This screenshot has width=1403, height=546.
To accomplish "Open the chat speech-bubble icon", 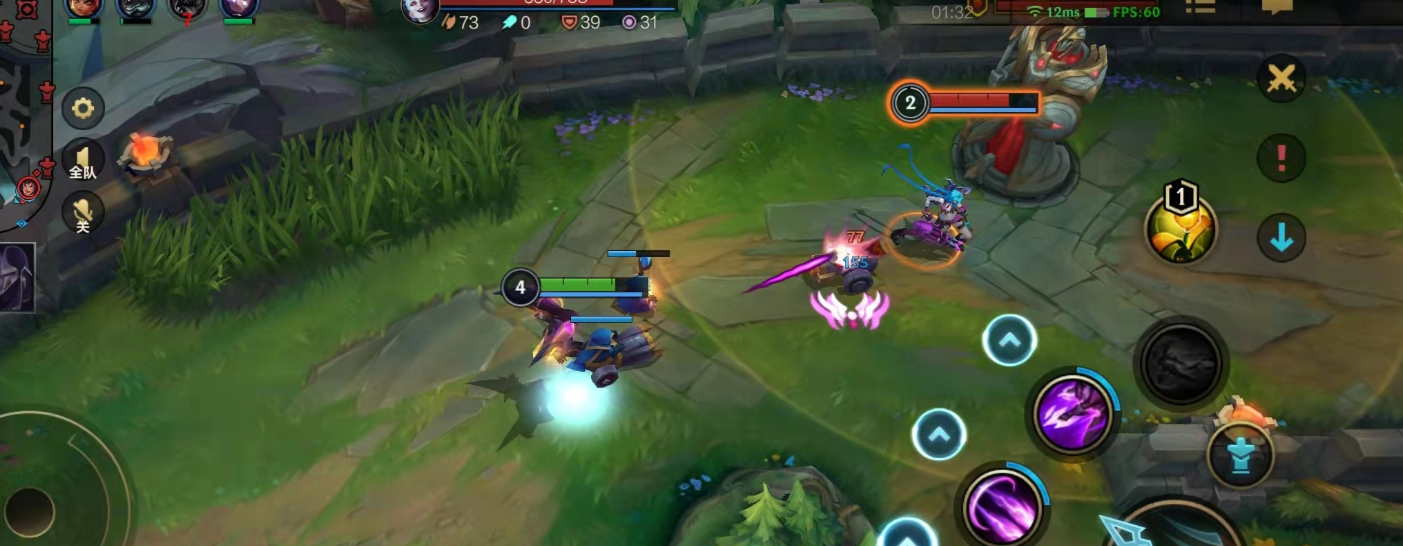I will 1277,6.
